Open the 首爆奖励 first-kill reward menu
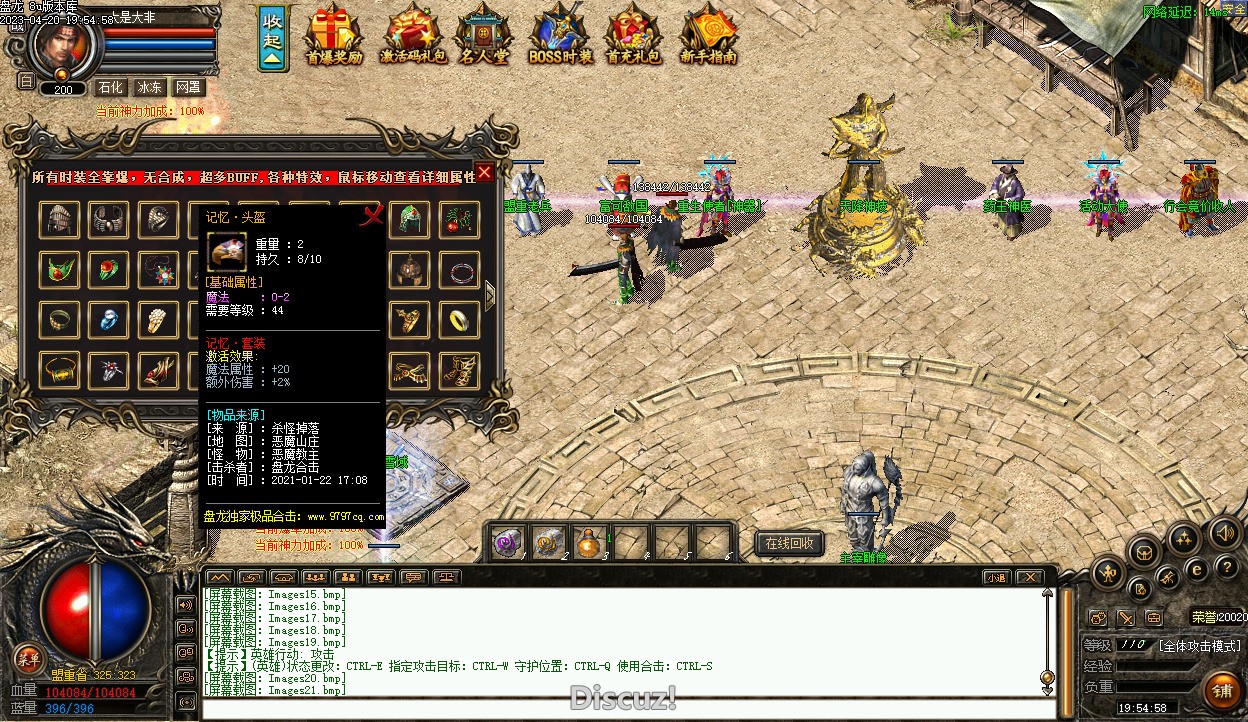Screen dimensions: 1248x722 pyautogui.click(x=335, y=35)
